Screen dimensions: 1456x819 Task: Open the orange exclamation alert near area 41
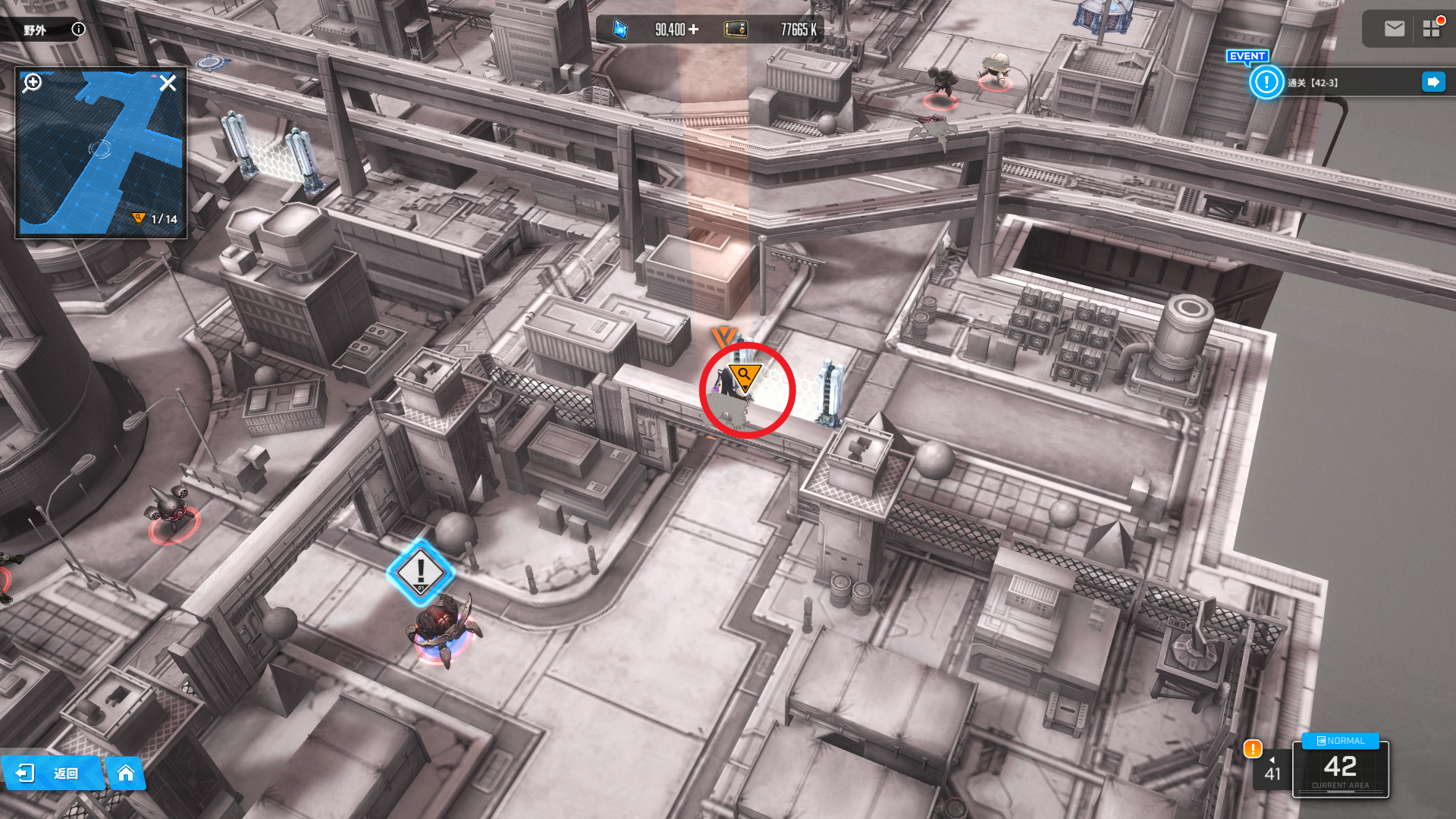tap(1252, 749)
